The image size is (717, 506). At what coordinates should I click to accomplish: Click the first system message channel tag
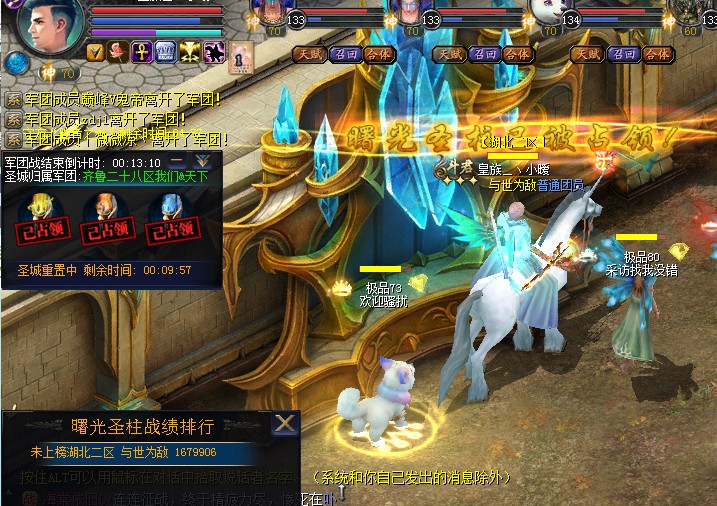point(13,100)
